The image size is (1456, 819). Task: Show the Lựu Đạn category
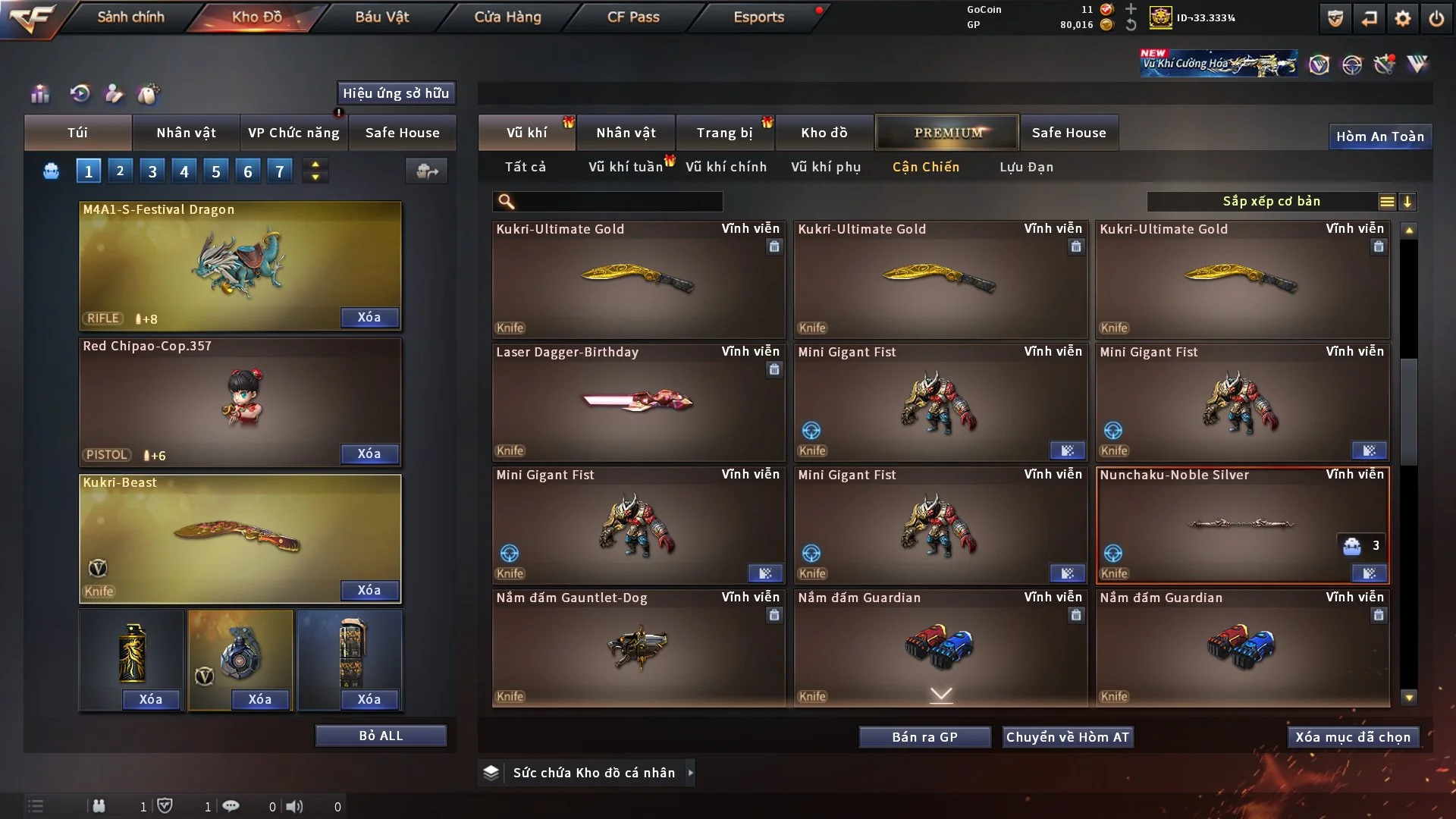pos(1026,167)
